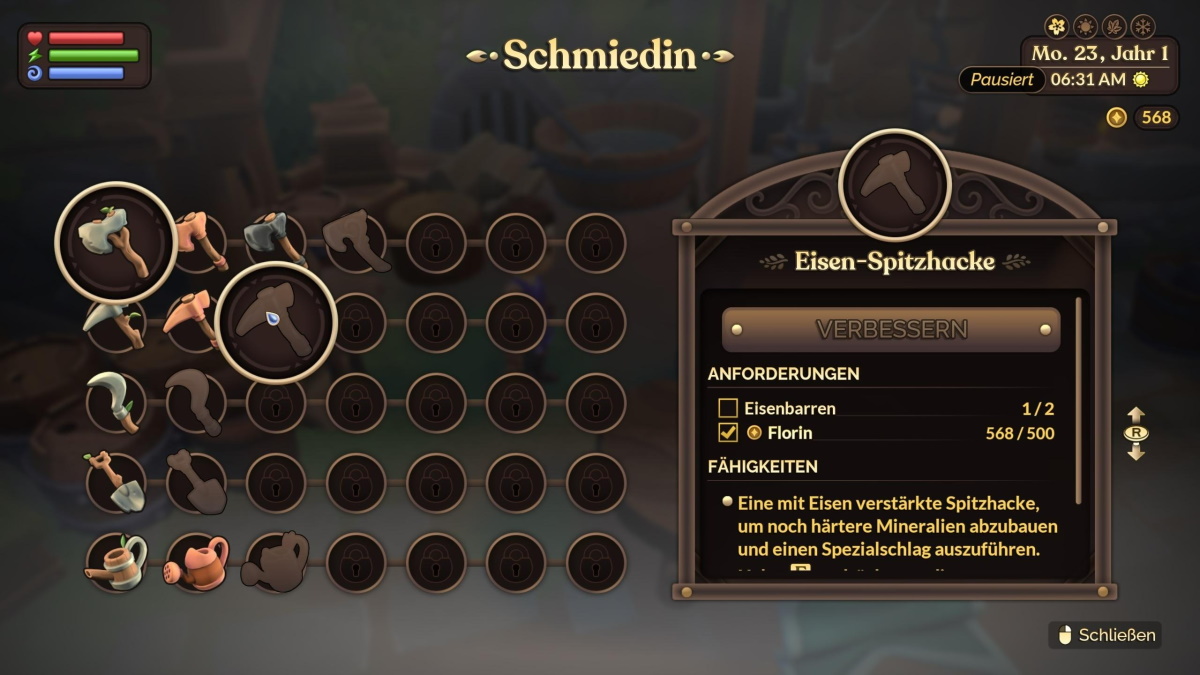This screenshot has height=675, width=1200.
Task: Select the basic stone pickaxe
Action: point(116,322)
